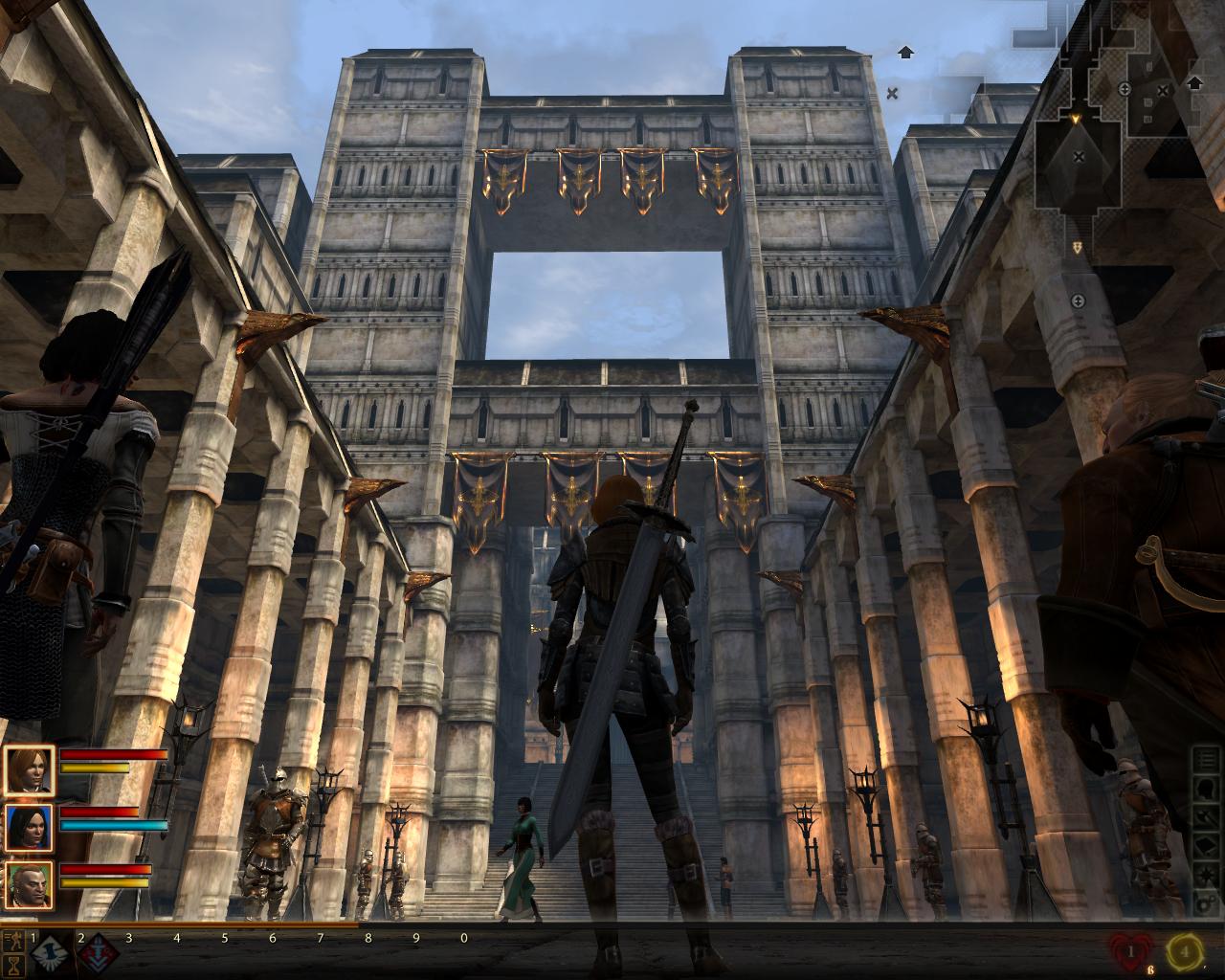Open the starburst menu icon

click(x=1208, y=876)
